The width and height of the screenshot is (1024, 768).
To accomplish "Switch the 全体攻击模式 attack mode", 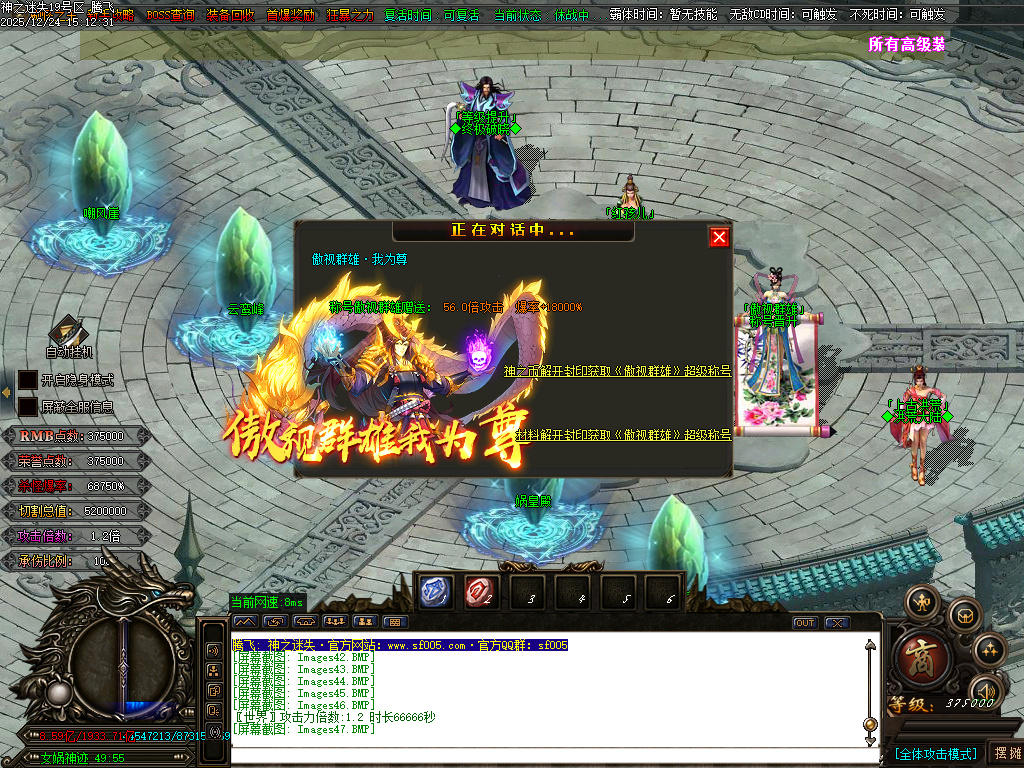I will [935, 753].
